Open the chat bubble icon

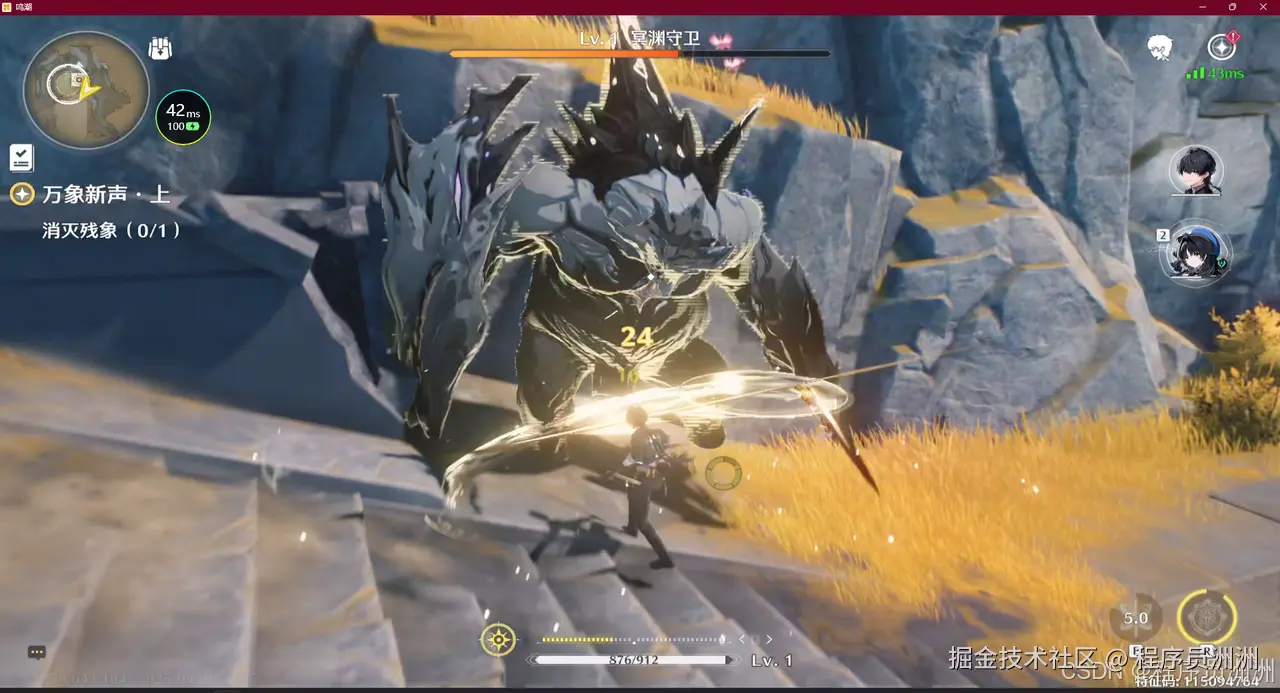(x=37, y=652)
